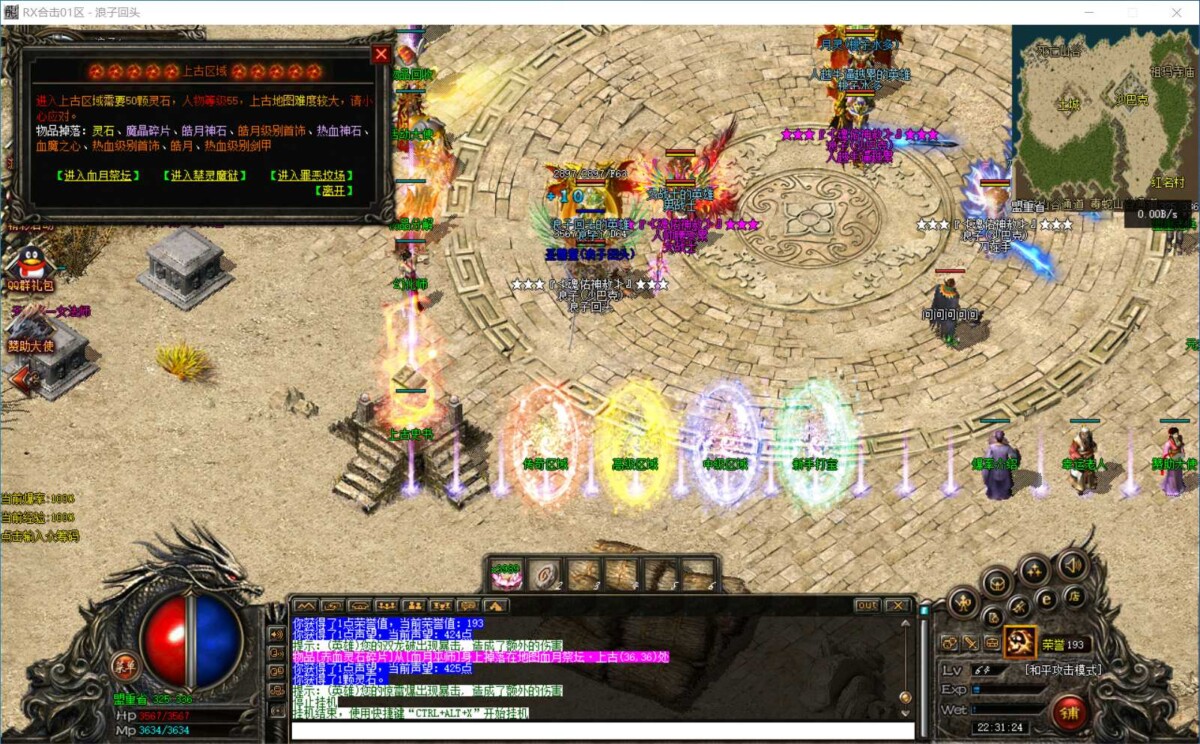This screenshot has width=1200, height=744.
Task: Open the world minimap
Action: [1100, 112]
